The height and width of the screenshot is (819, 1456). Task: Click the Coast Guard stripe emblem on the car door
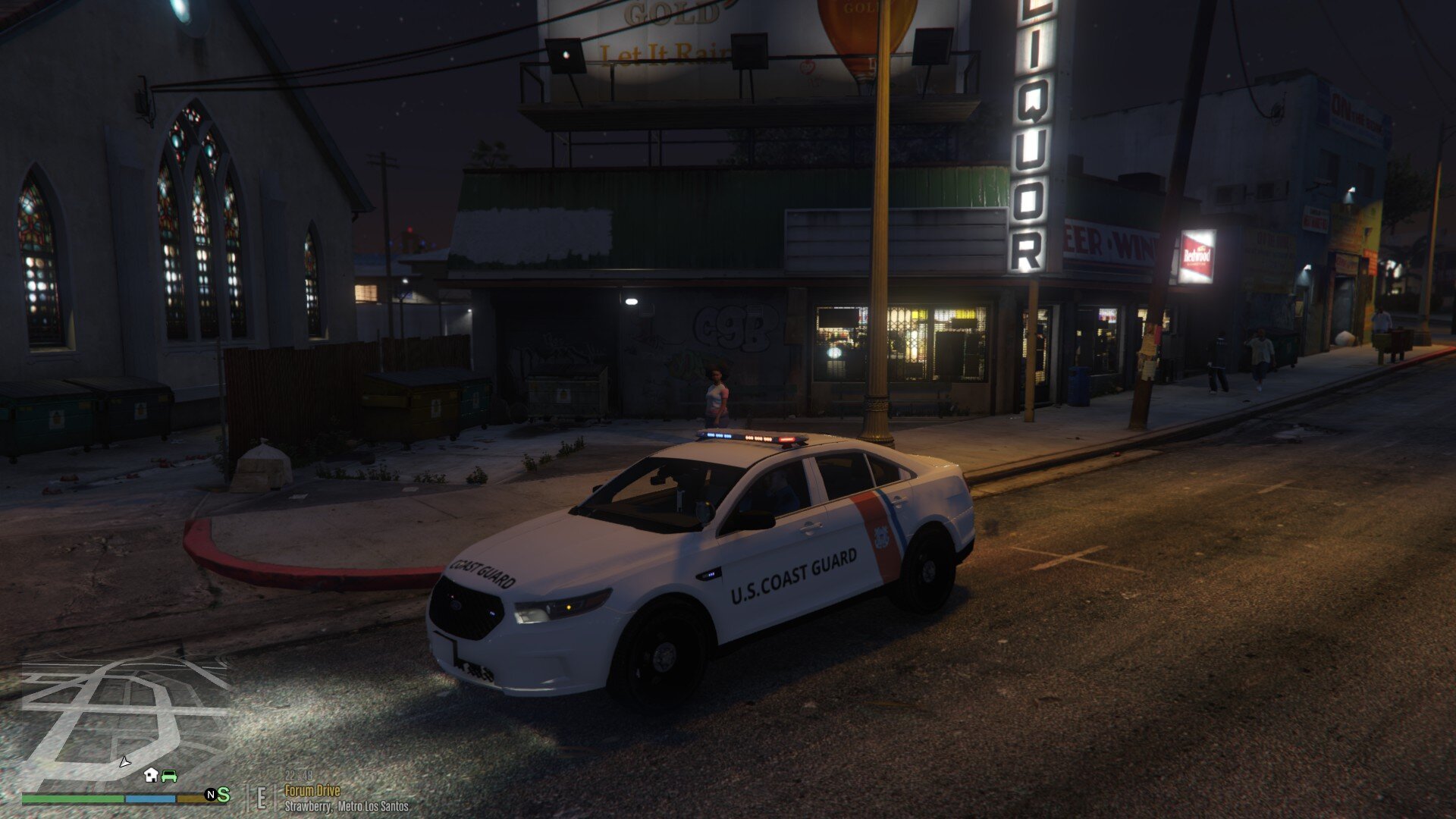[880, 538]
